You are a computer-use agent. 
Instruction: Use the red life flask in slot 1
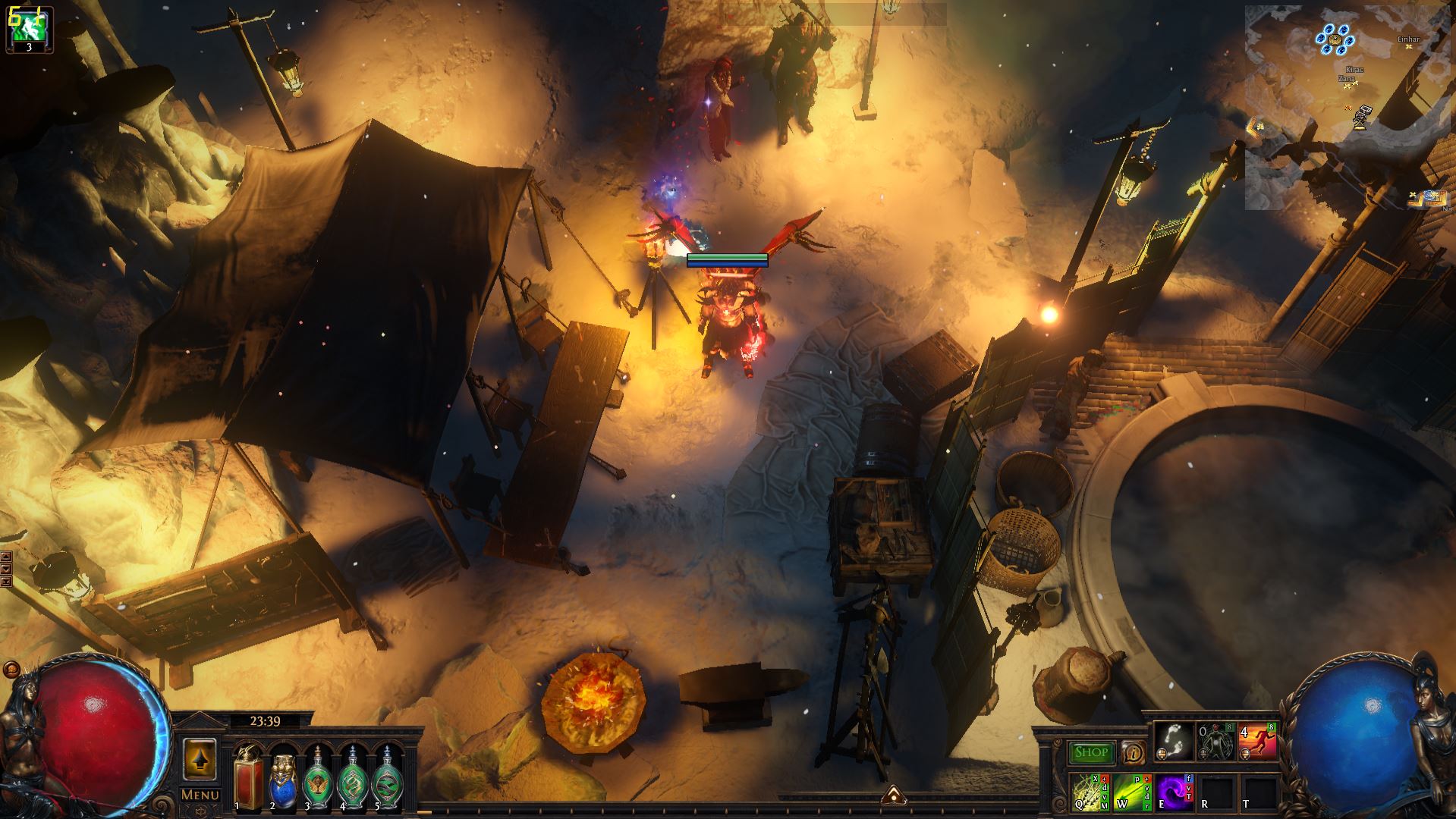click(247, 777)
